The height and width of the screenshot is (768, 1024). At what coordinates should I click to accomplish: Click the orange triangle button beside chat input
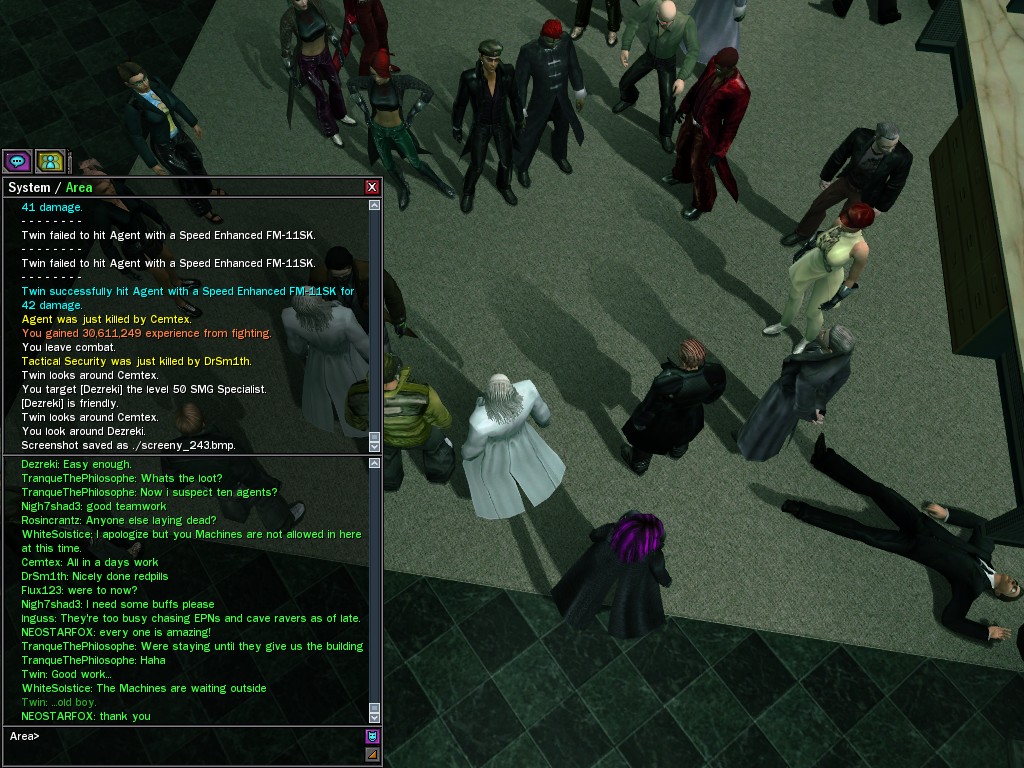click(372, 755)
